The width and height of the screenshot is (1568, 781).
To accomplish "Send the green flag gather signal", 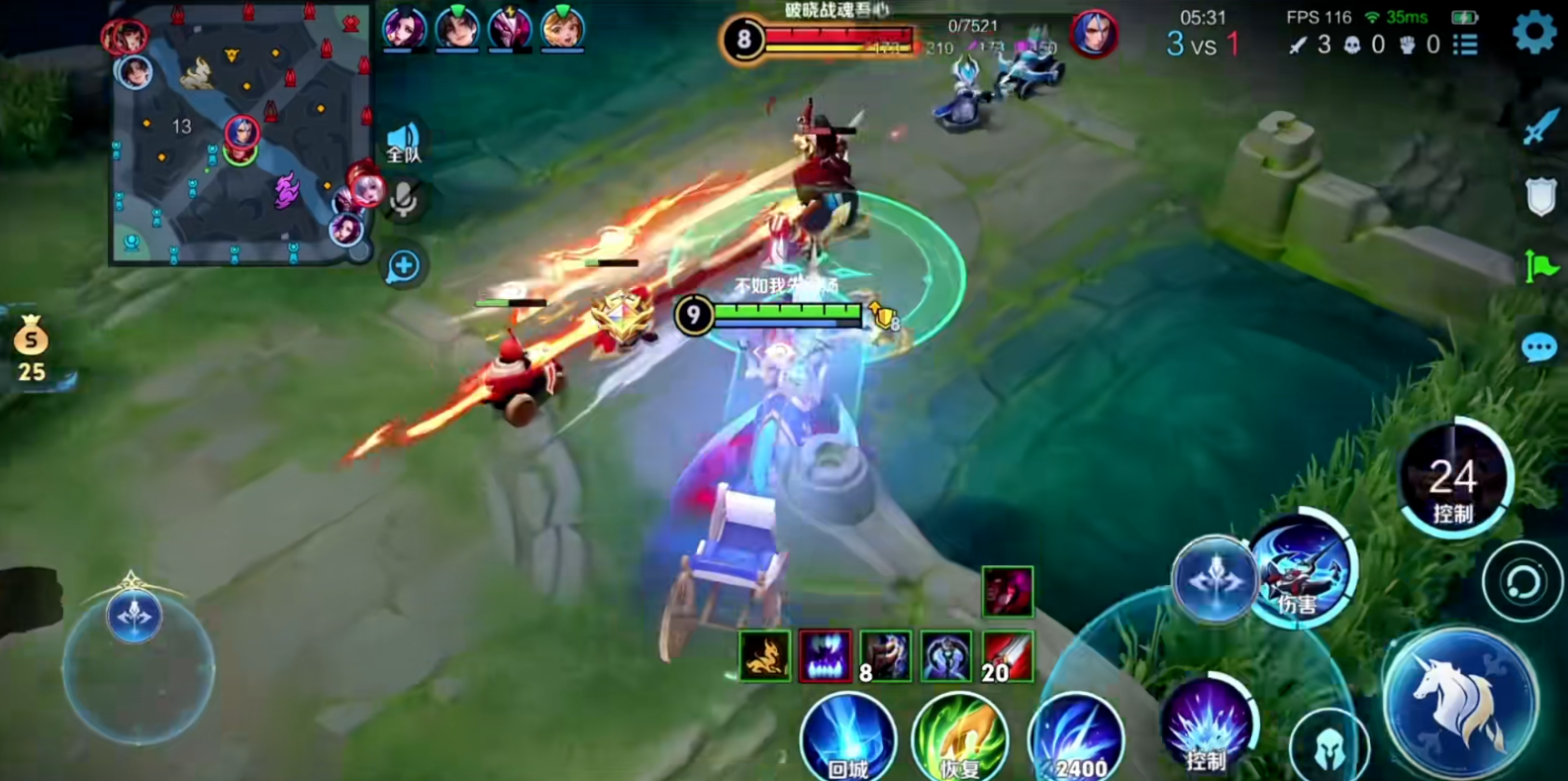I will point(1540,266).
